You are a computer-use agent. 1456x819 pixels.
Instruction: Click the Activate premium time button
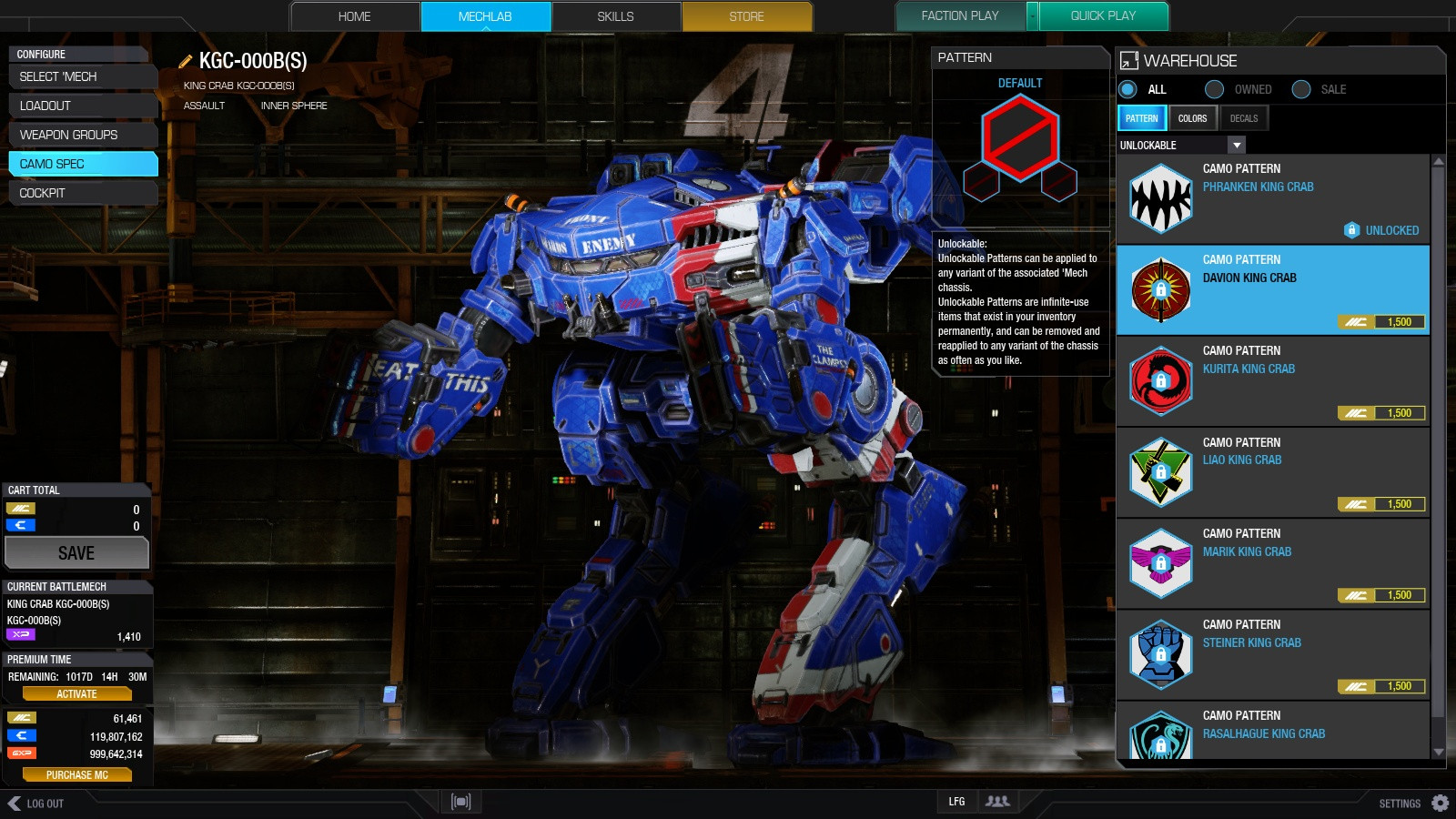click(x=76, y=693)
